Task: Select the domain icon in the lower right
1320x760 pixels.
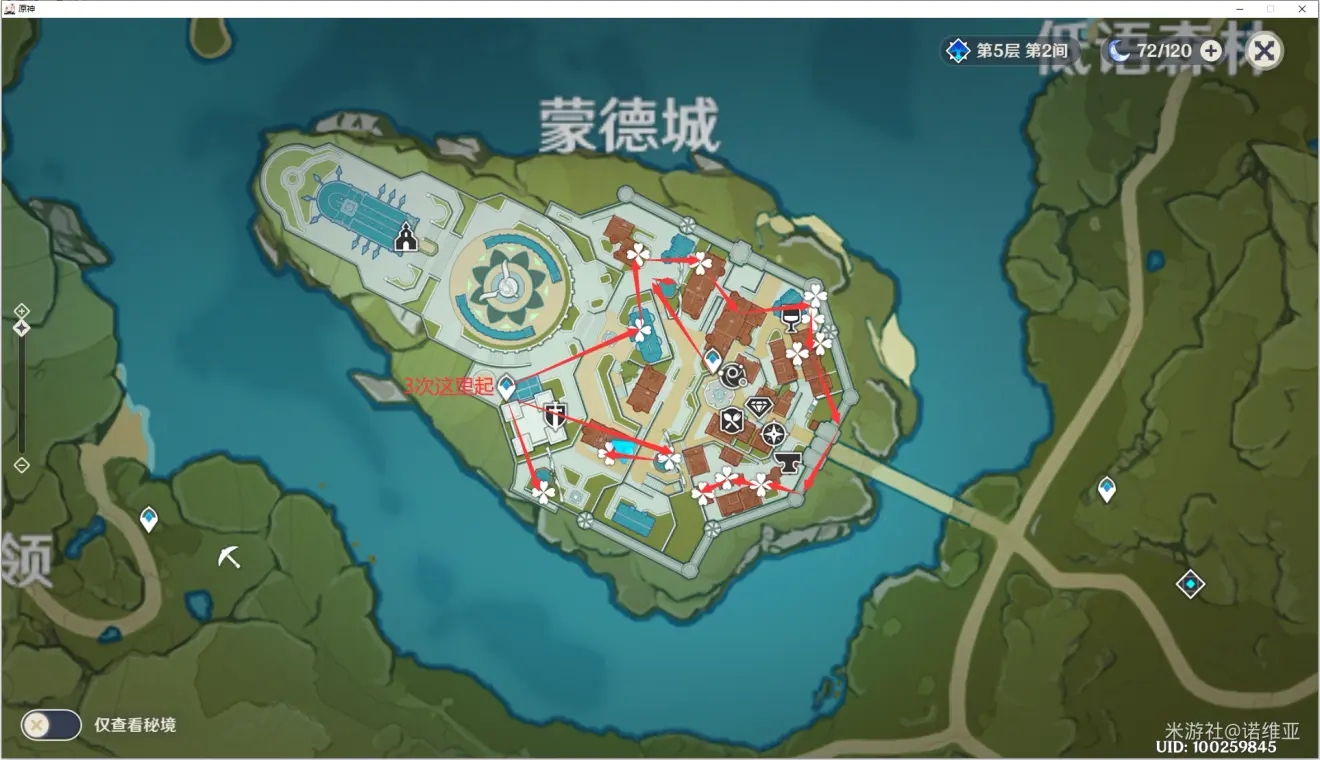Action: (1190, 584)
